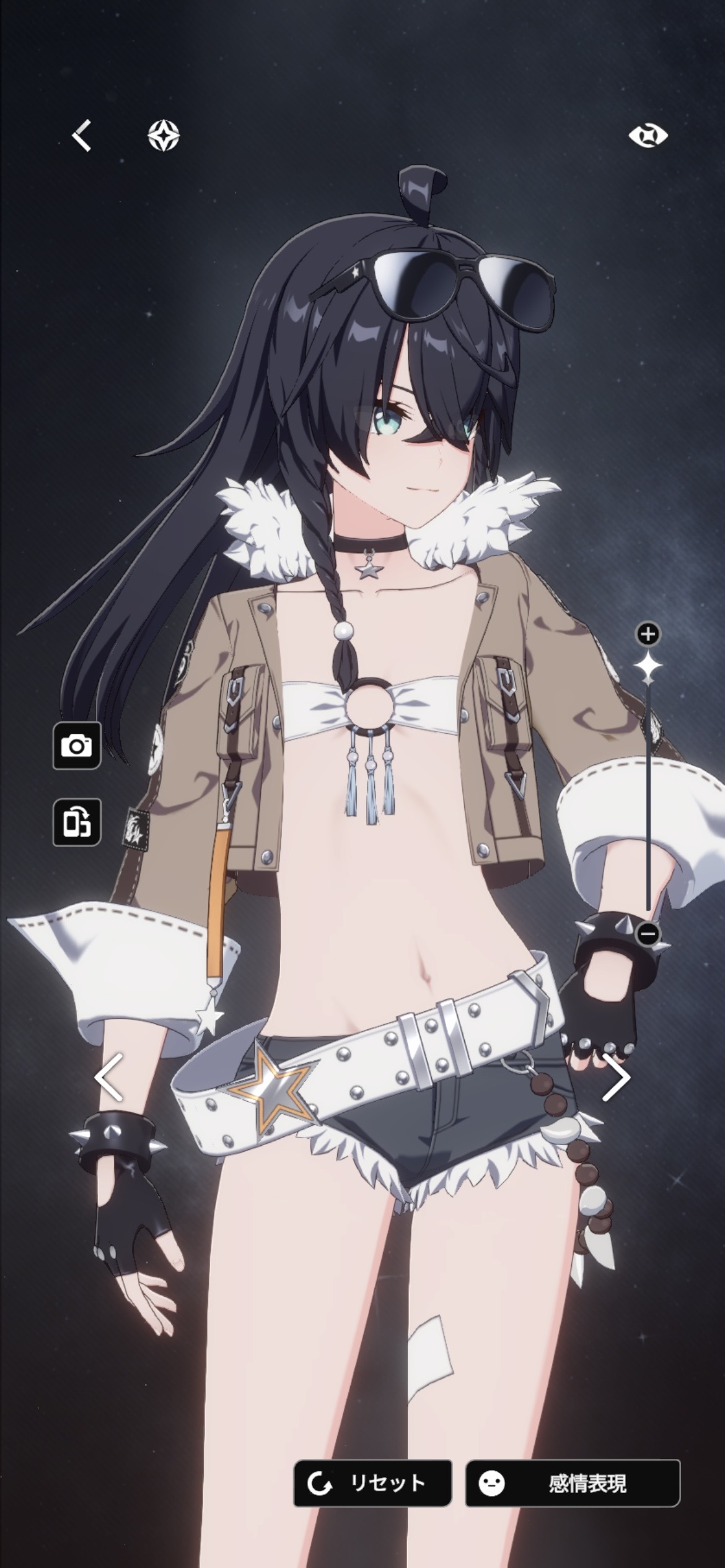Rotate screen orientation using the phone icon
The width and height of the screenshot is (725, 1568).
(x=77, y=822)
